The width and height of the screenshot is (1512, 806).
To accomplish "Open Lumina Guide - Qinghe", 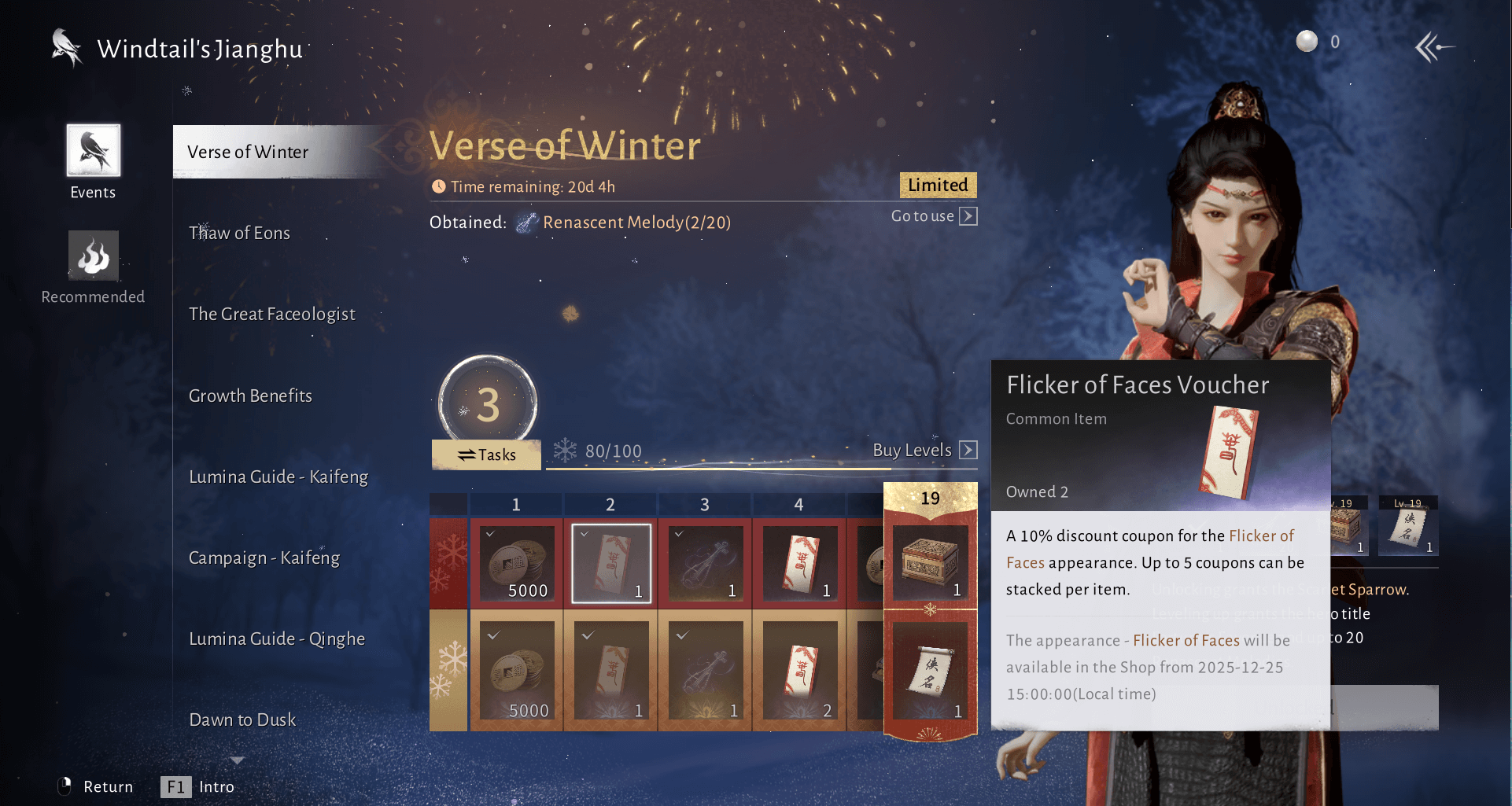I will (276, 639).
